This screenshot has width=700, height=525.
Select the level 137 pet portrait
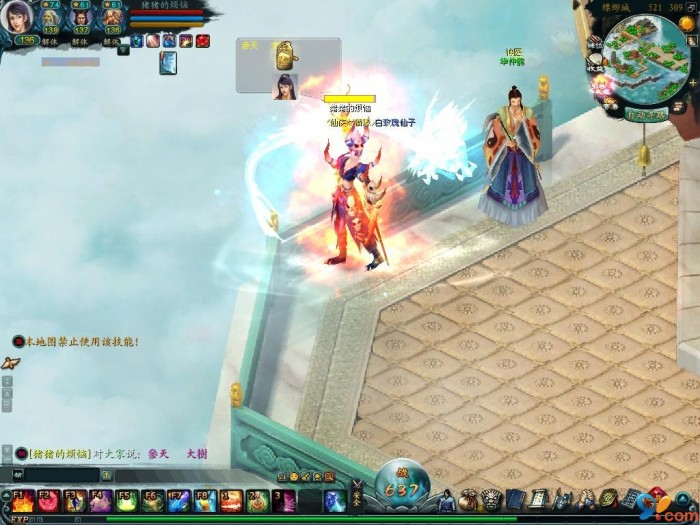[x=82, y=18]
